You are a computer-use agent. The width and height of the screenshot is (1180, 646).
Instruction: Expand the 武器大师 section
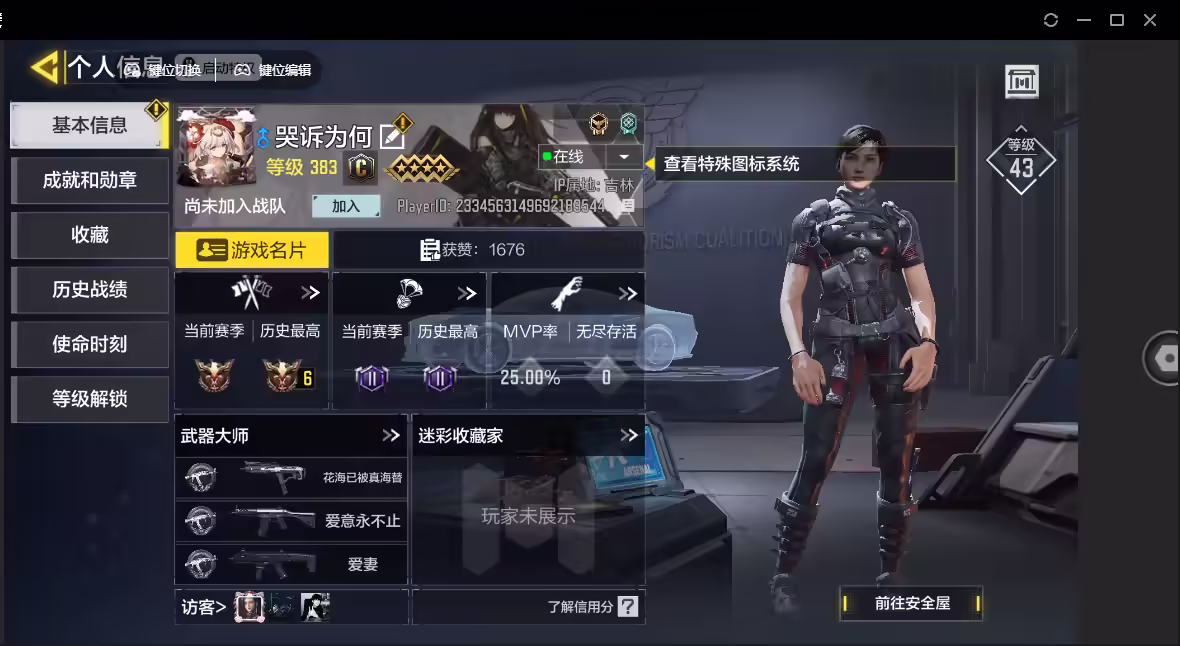[391, 436]
